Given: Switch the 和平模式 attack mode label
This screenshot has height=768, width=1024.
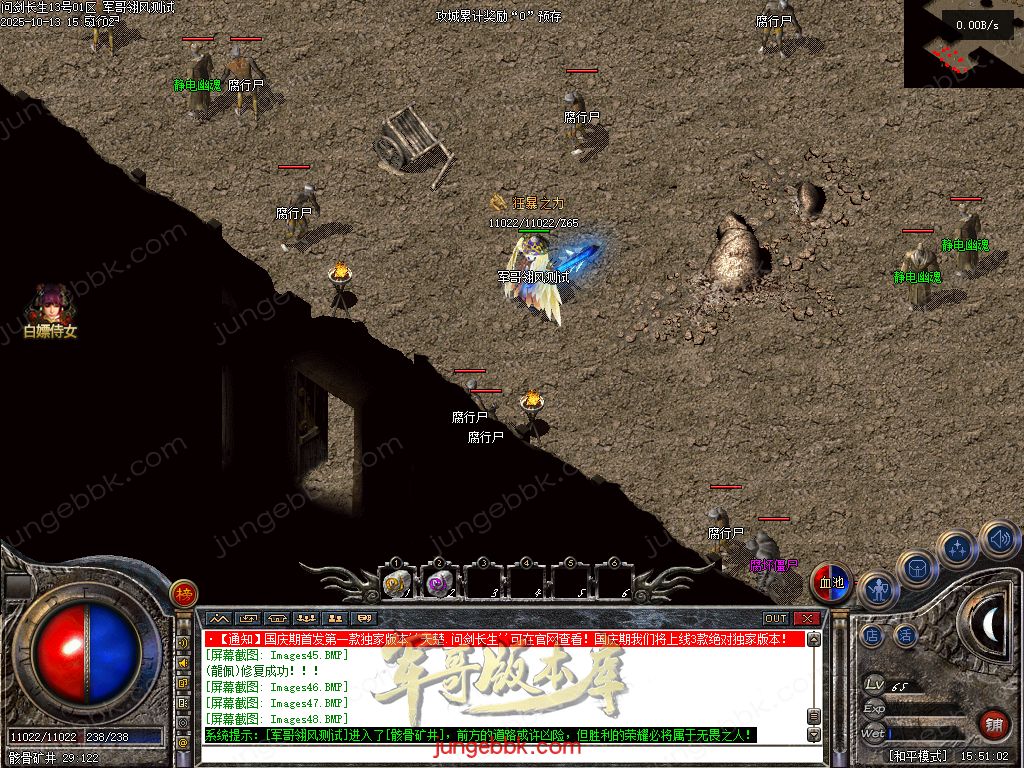Looking at the screenshot, I should [x=918, y=756].
